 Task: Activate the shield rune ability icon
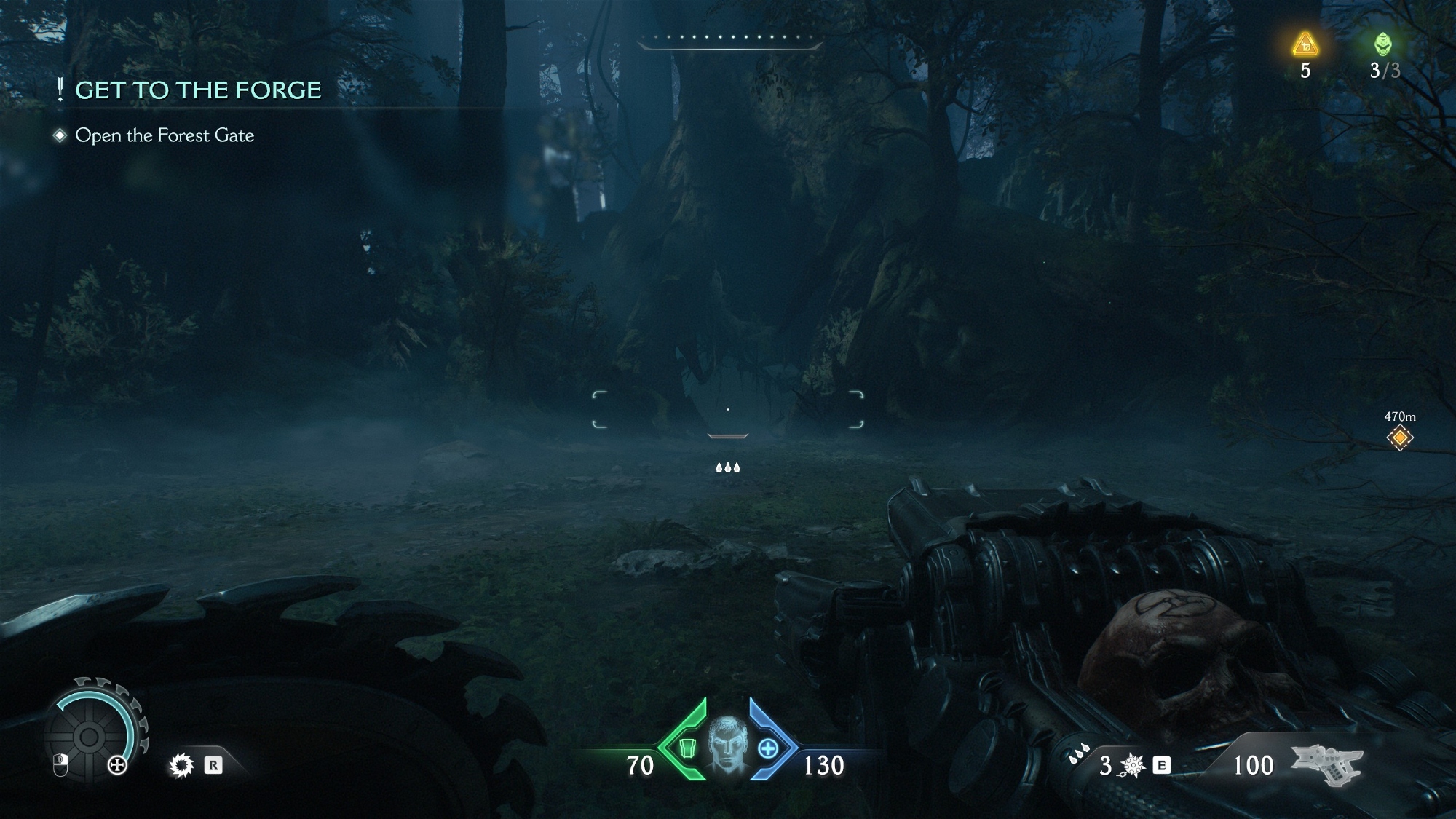tap(181, 765)
